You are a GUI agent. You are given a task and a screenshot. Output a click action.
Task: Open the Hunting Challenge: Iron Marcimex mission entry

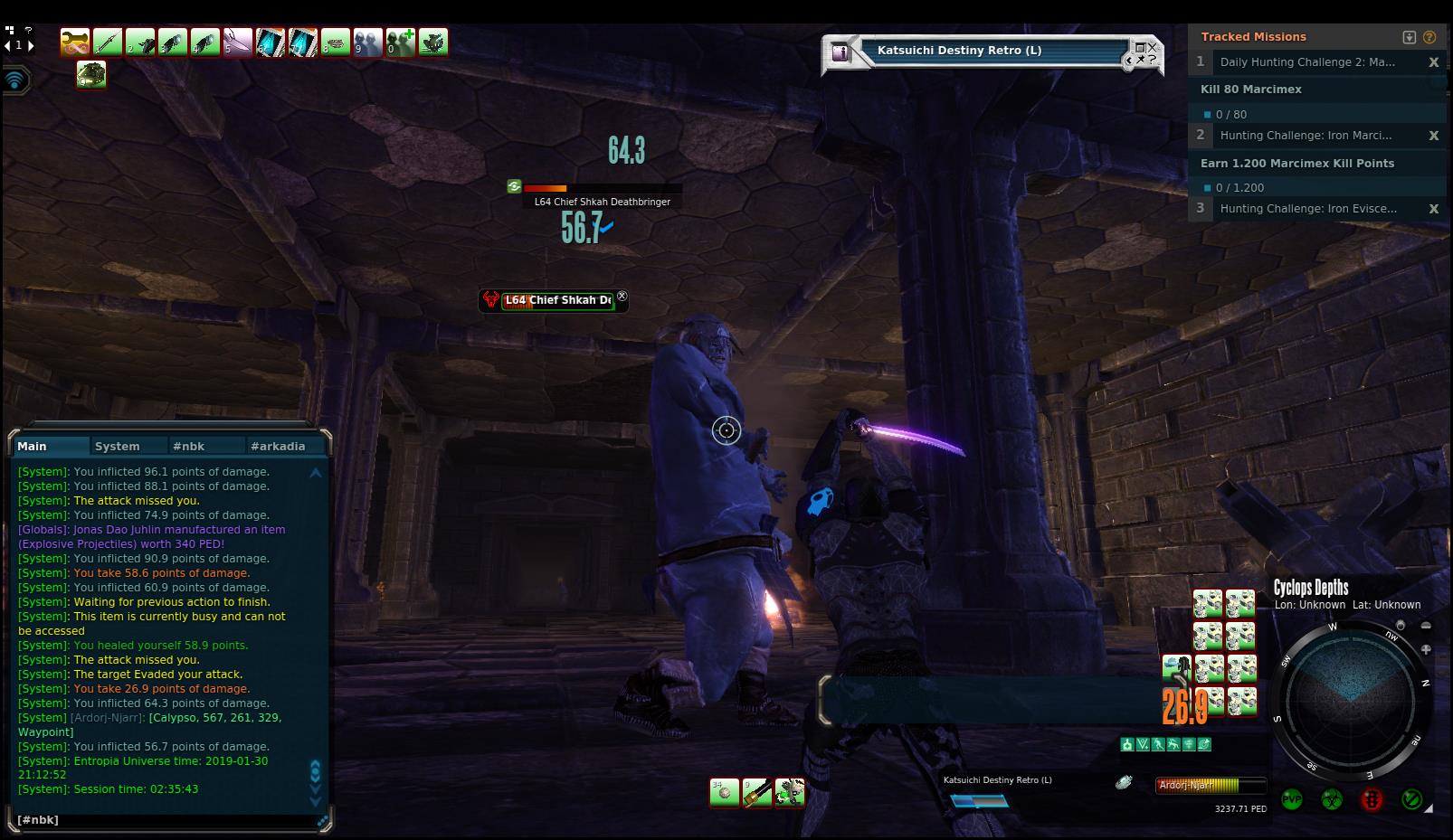1306,136
